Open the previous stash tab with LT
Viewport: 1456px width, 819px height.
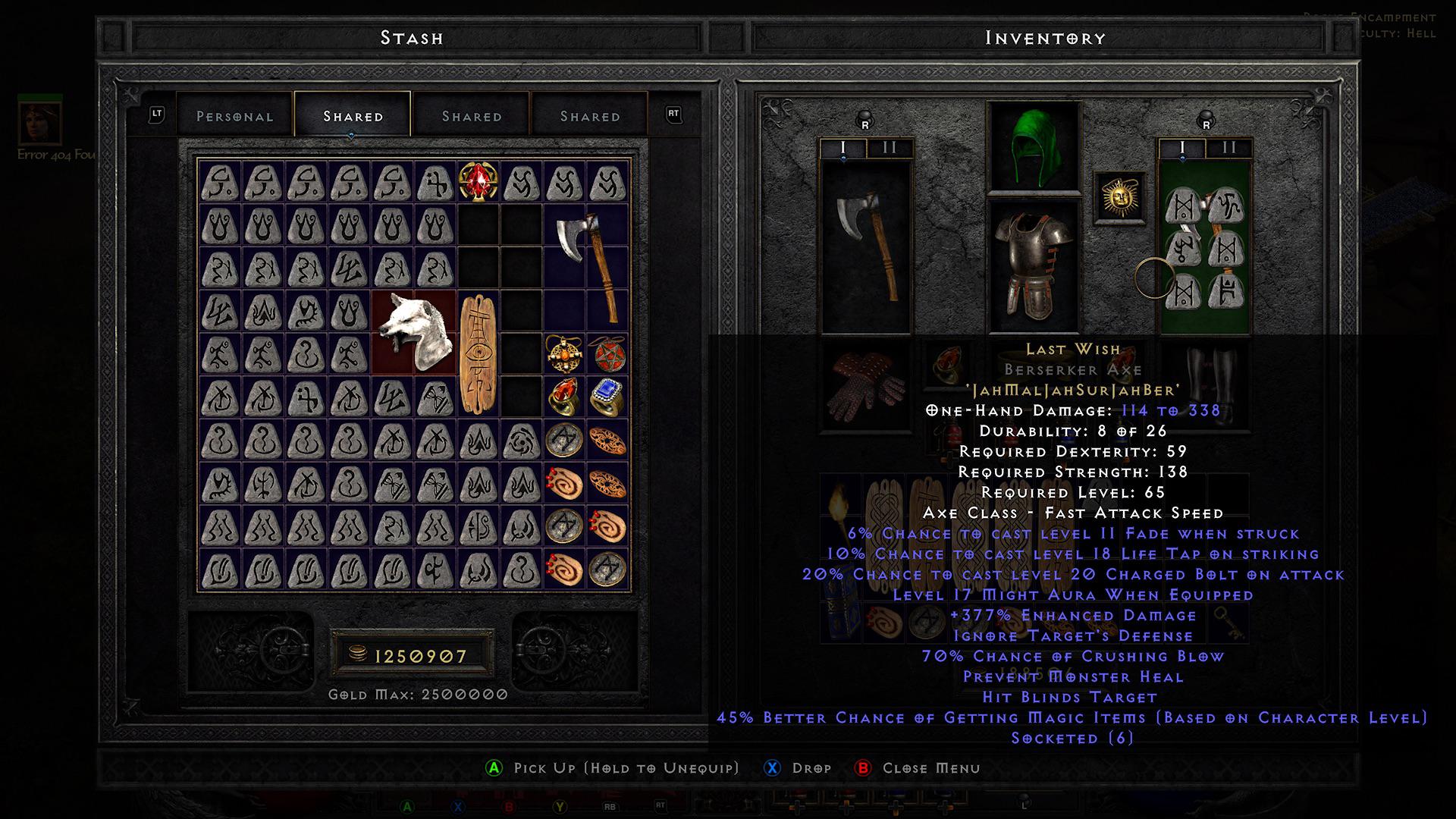pyautogui.click(x=157, y=115)
